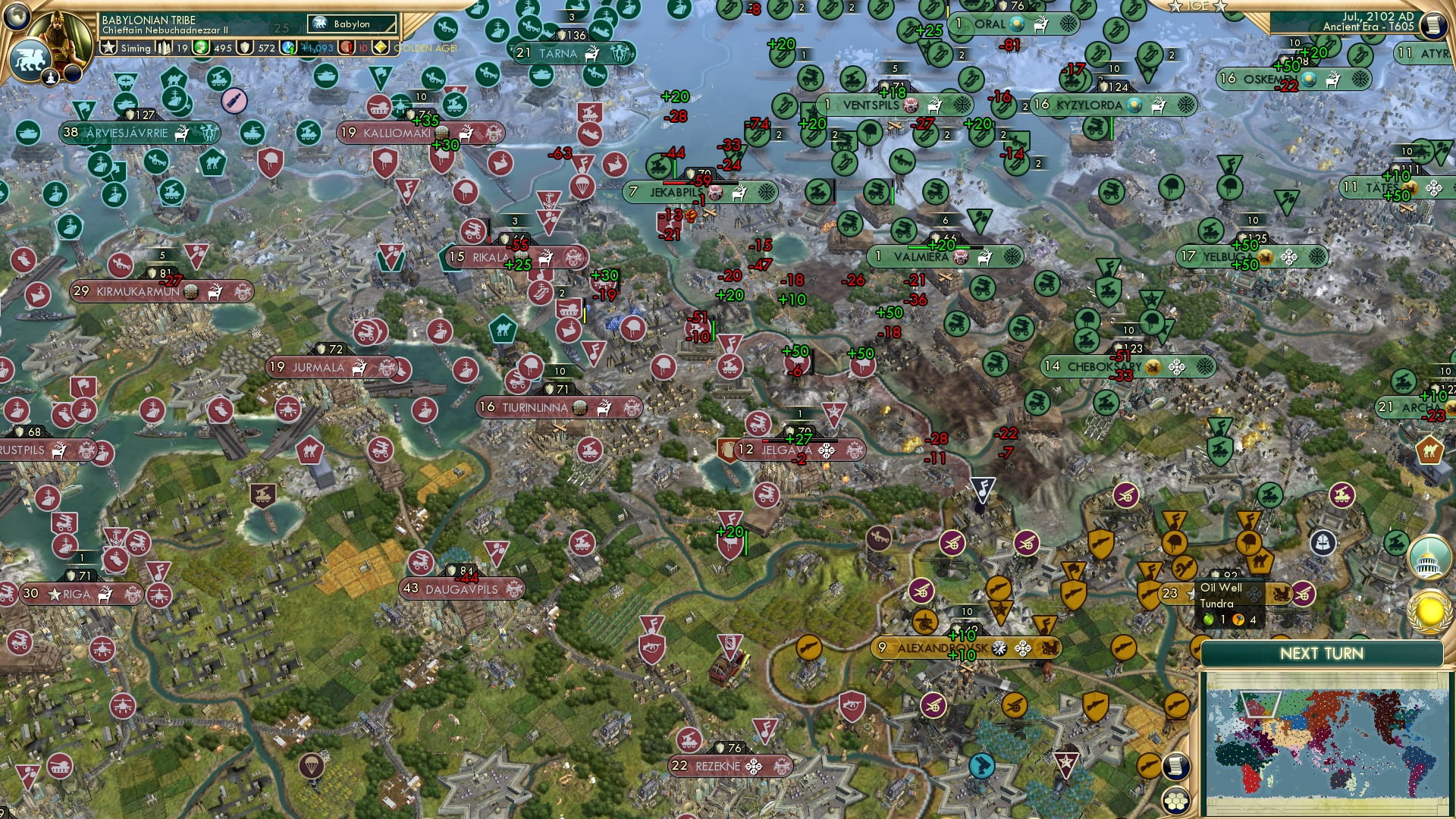Toggle the hex grid icon below the minimap
Viewport: 1456px width, 819px height.
tap(1177, 801)
